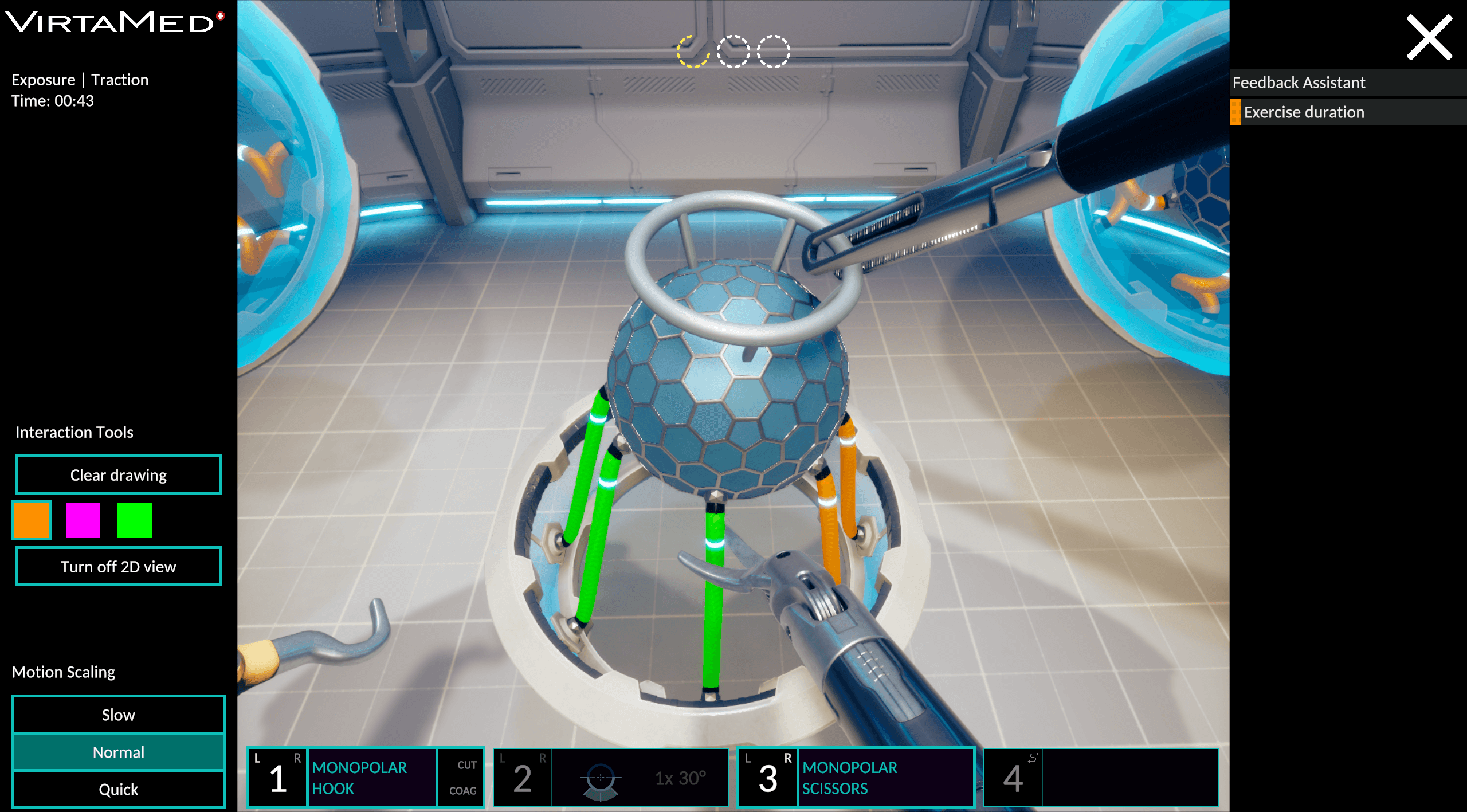Set motion scaling to Slow
Viewport: 1467px width, 812px height.
[x=118, y=715]
